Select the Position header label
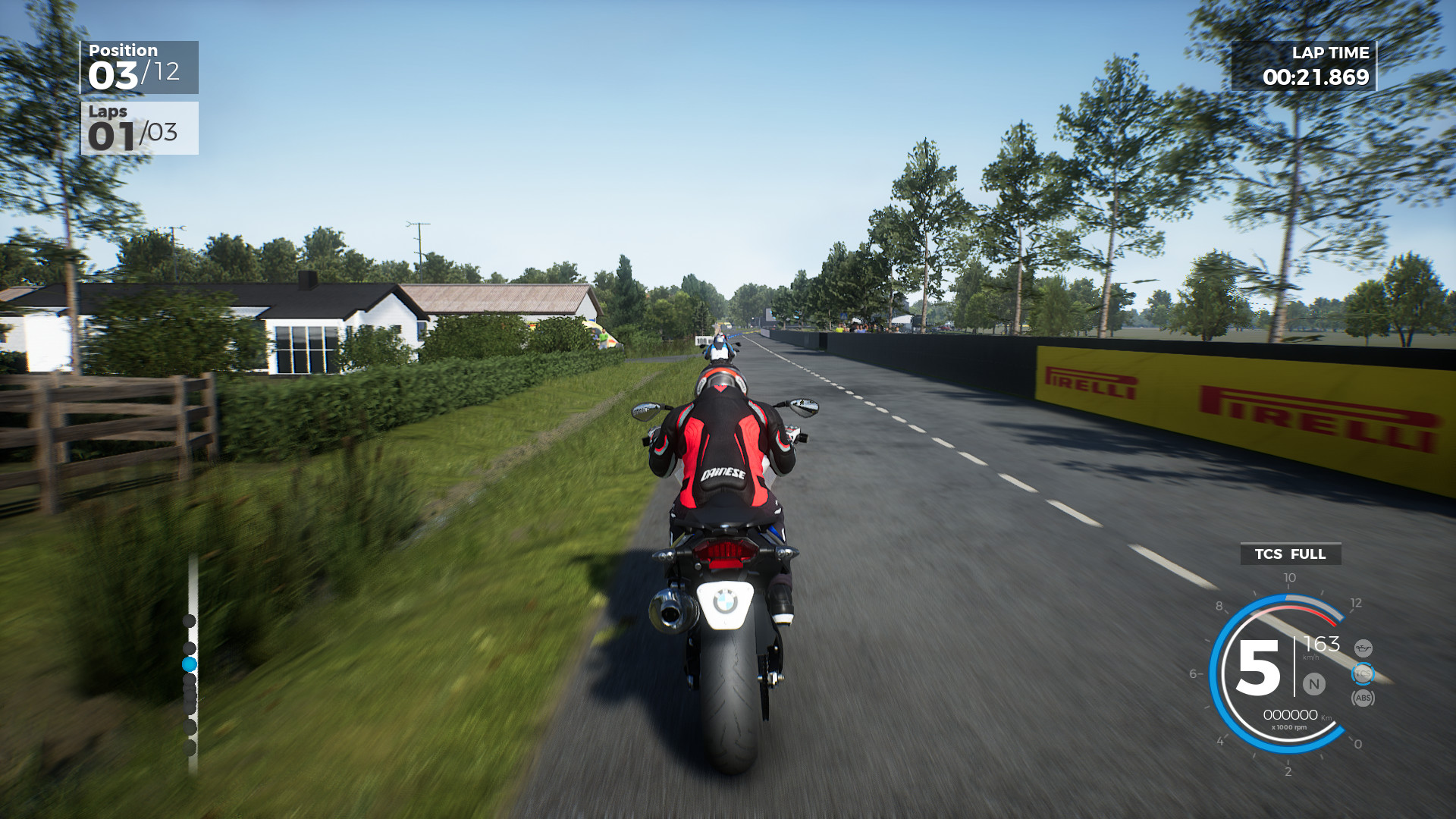Viewport: 1456px width, 819px height. (x=124, y=50)
